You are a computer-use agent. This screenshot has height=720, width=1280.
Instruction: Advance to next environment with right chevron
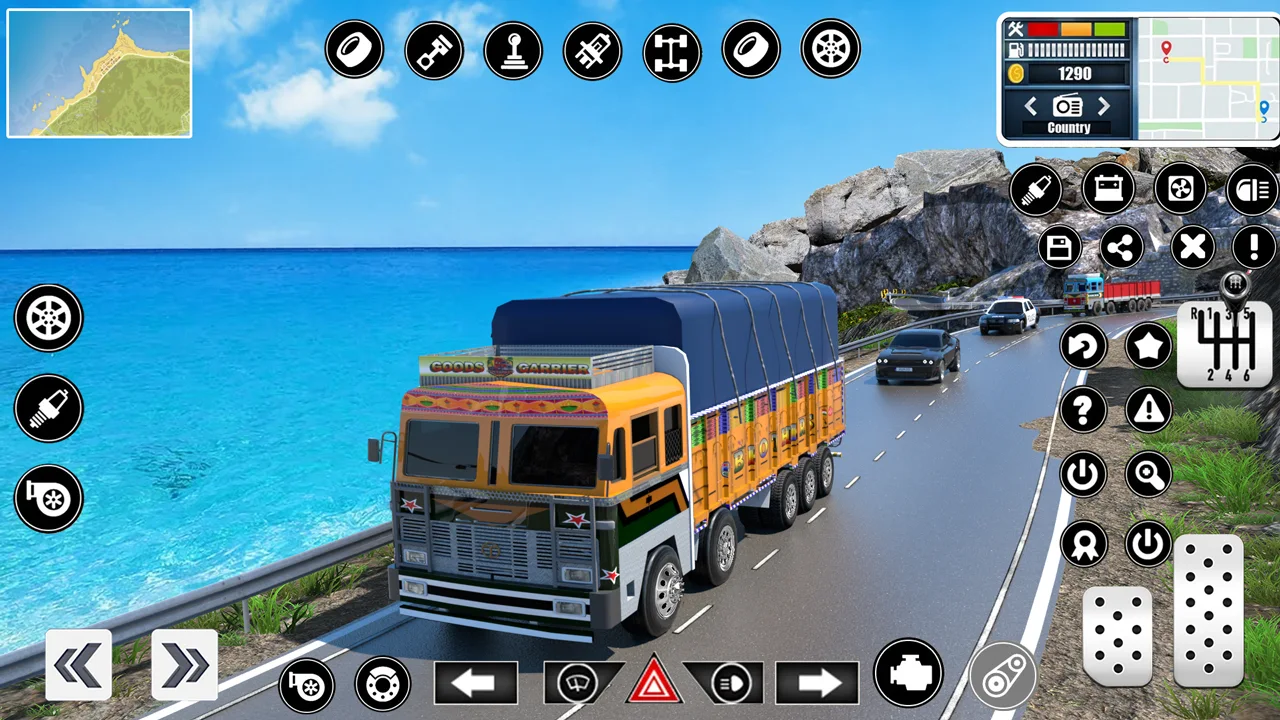(1103, 106)
